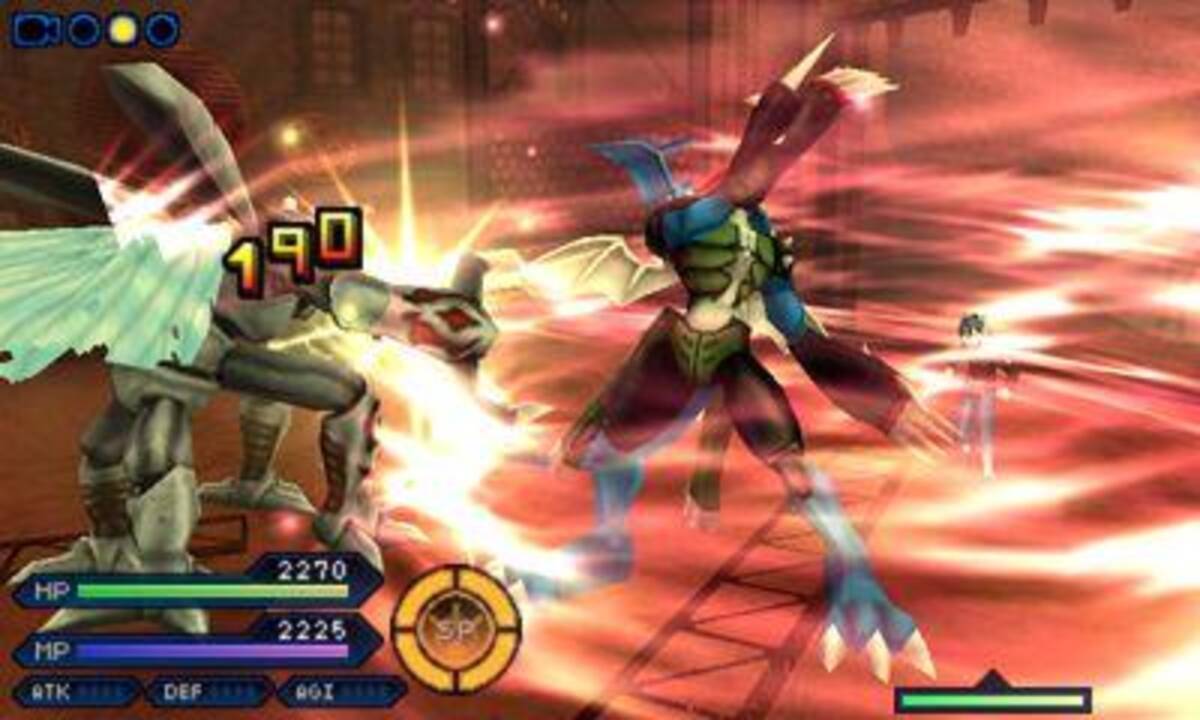
Task: Select the yellow highlighted camera mode dot
Action: coord(122,30)
